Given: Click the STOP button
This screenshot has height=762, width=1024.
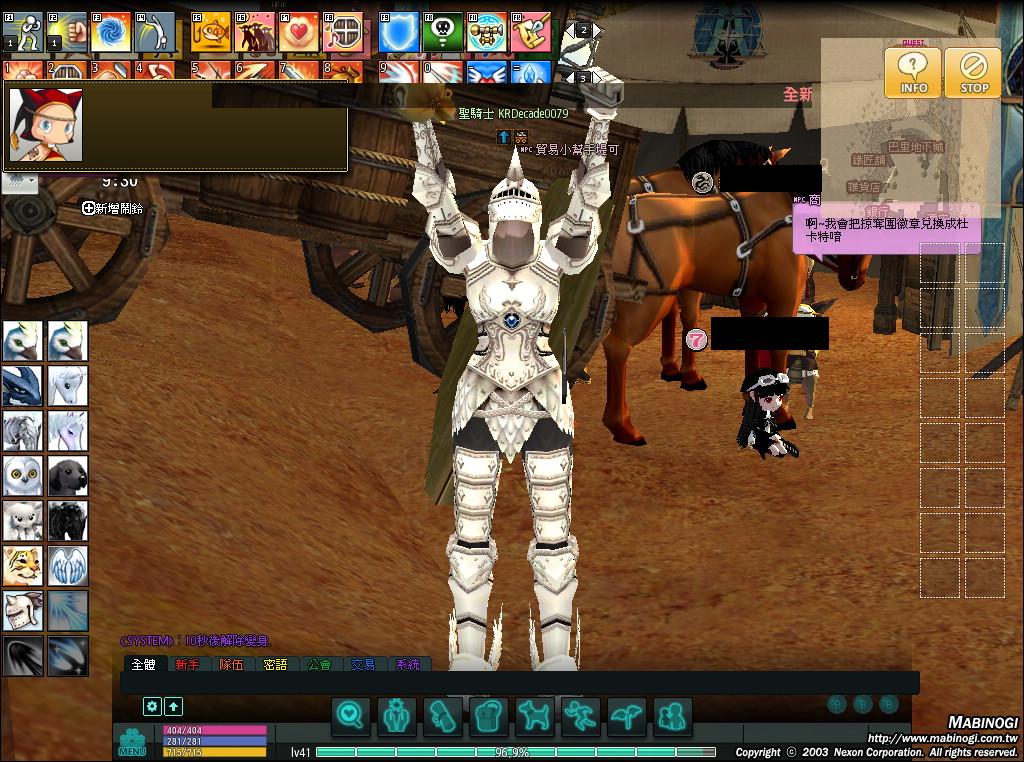Looking at the screenshot, I should (x=973, y=72).
